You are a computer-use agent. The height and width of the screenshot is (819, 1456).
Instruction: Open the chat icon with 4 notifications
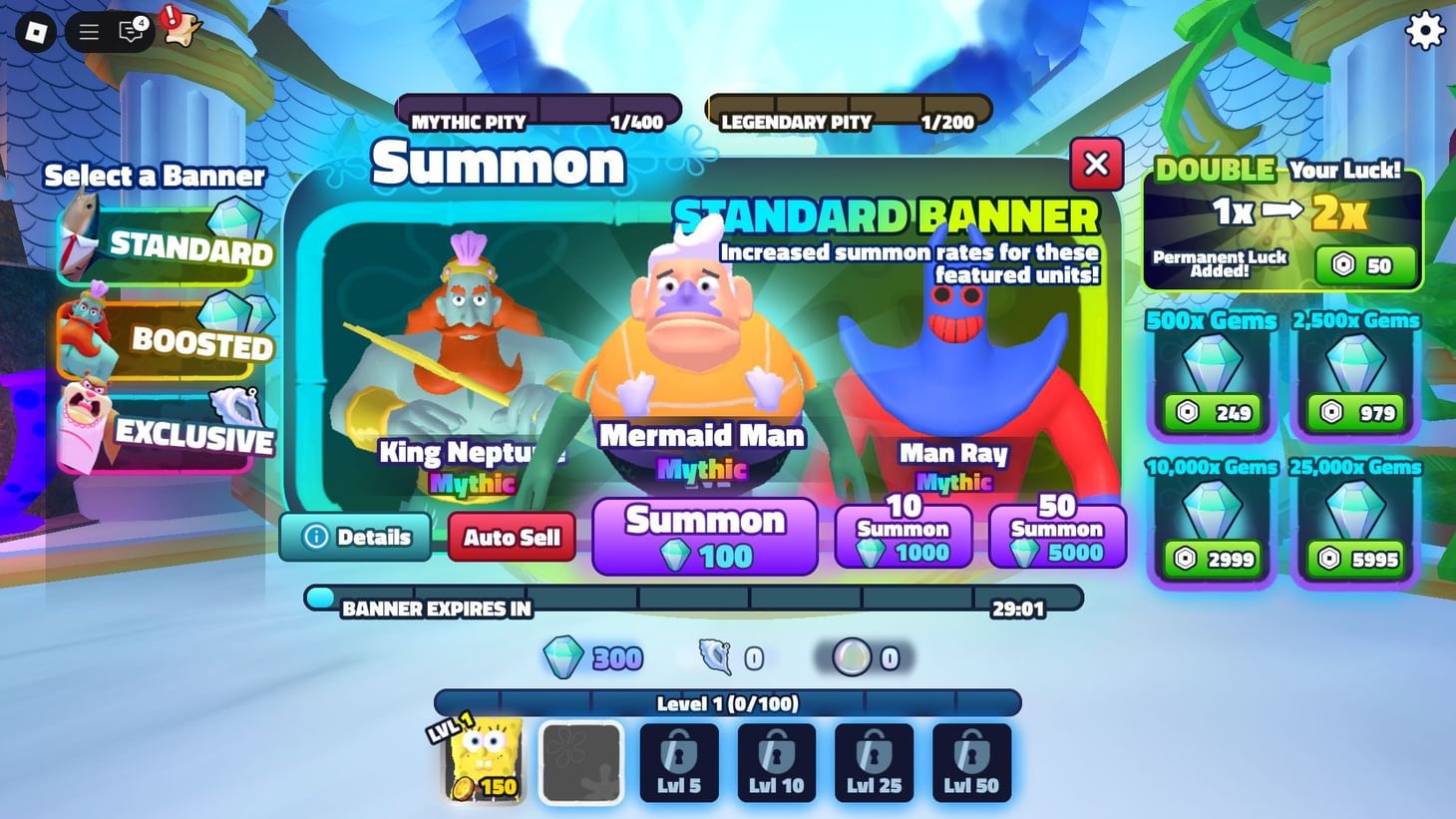(x=131, y=31)
